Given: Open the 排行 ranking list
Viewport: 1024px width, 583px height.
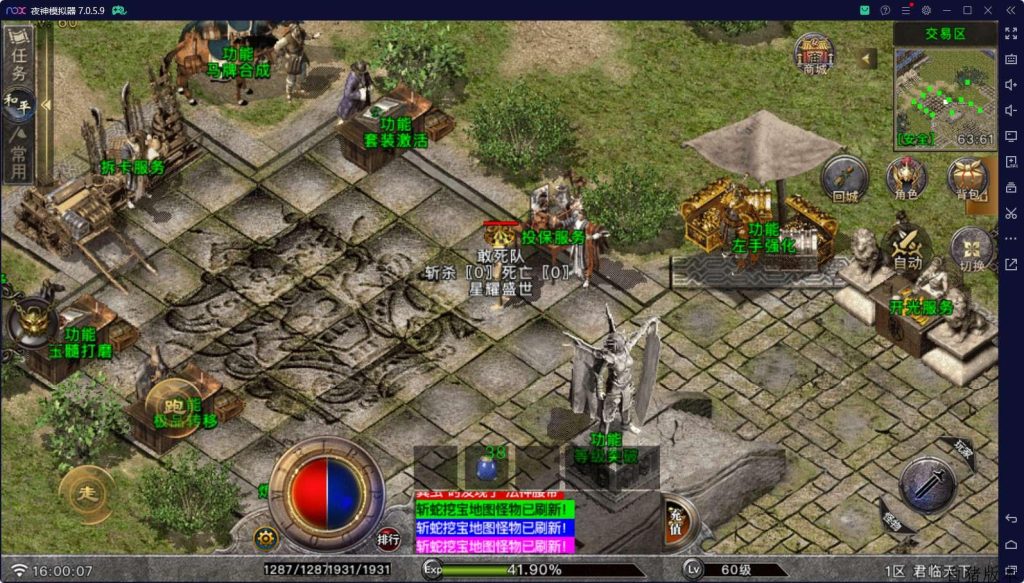Looking at the screenshot, I should (389, 539).
